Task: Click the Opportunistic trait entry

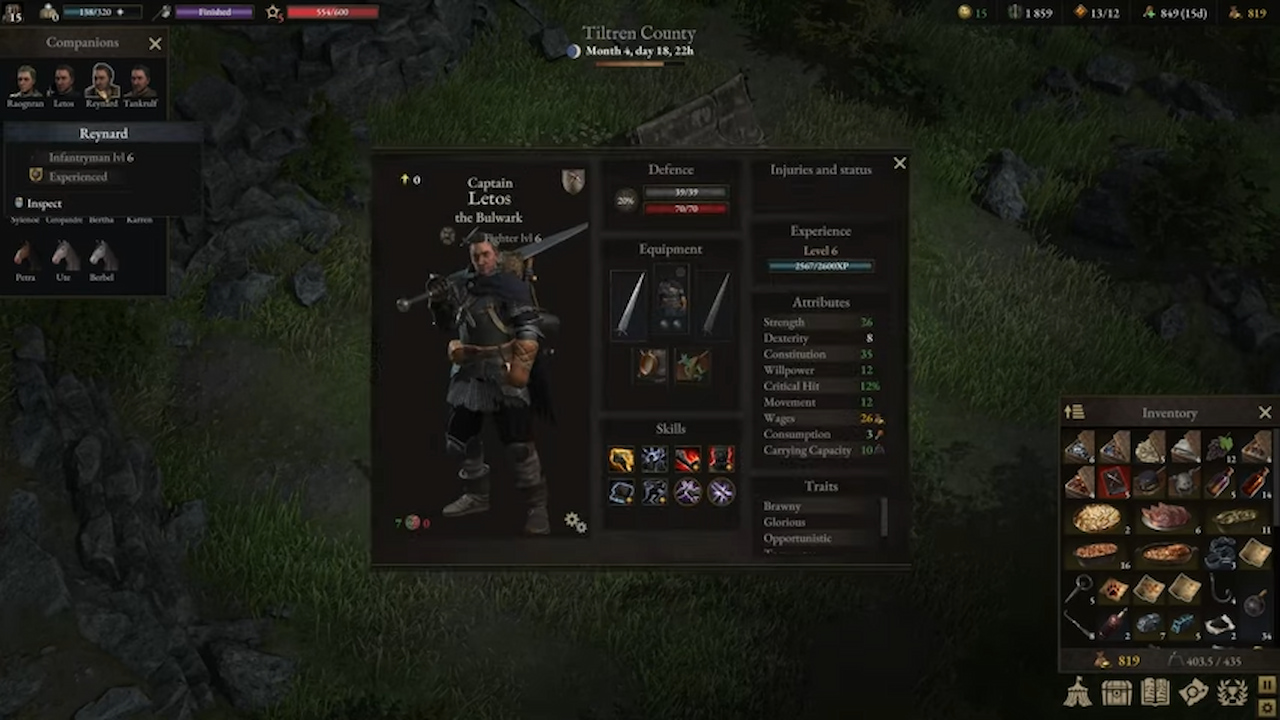Action: coord(797,538)
